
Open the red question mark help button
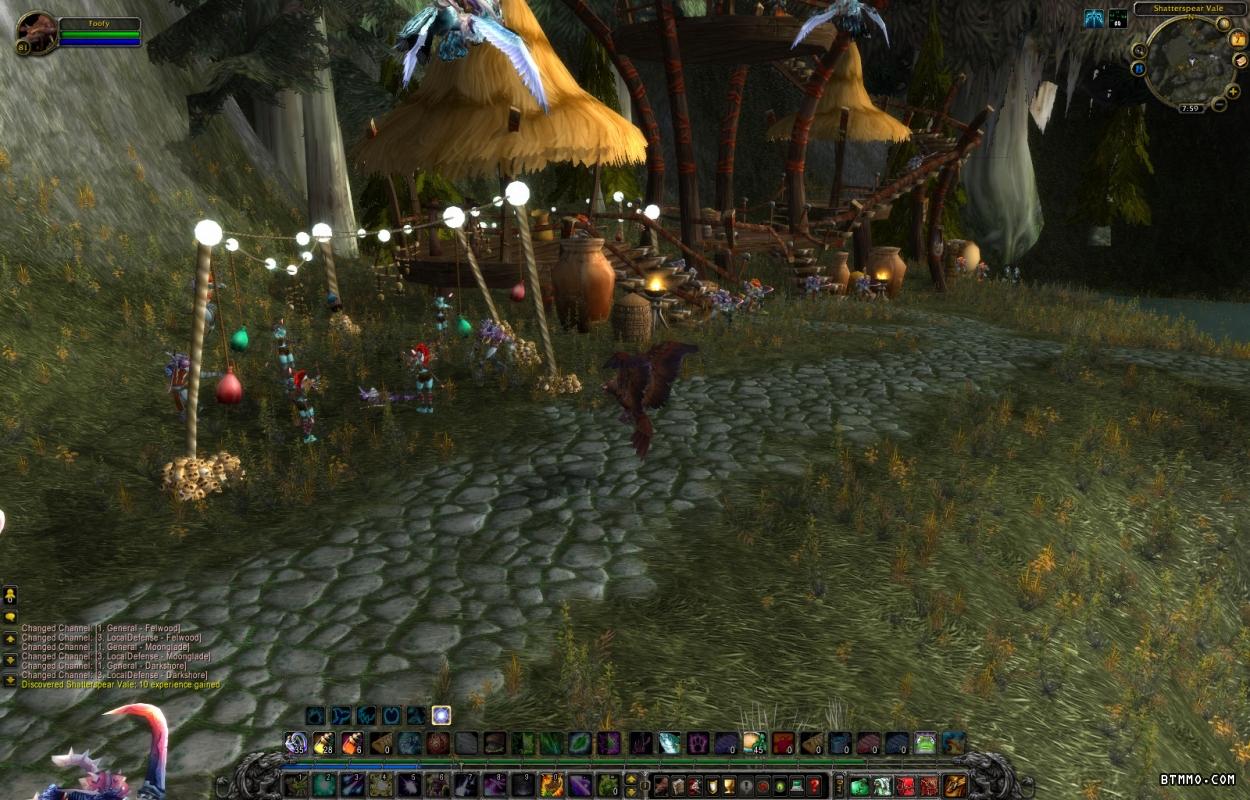coord(815,786)
